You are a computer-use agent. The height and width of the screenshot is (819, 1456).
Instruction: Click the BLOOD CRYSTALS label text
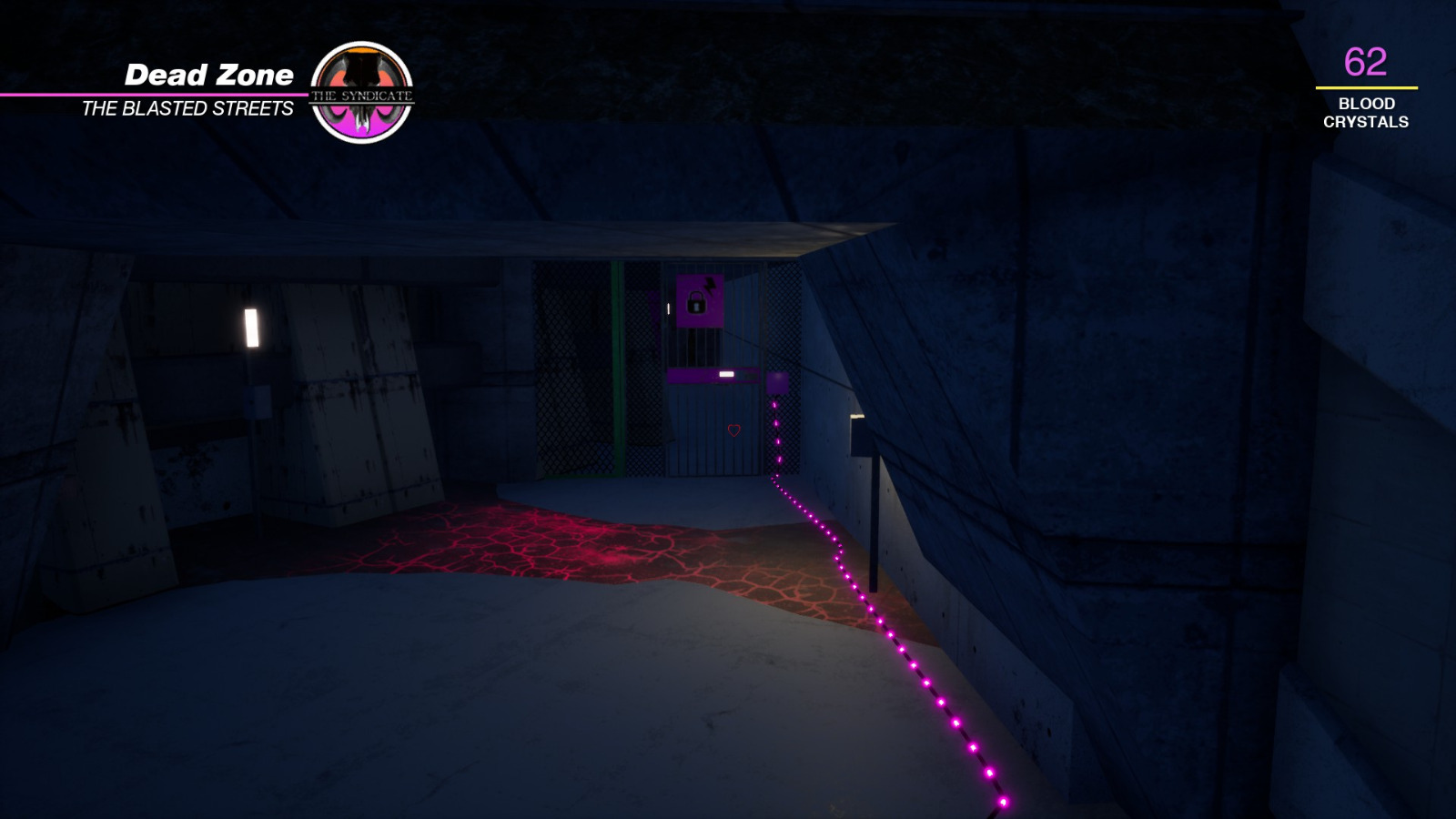(x=1369, y=114)
